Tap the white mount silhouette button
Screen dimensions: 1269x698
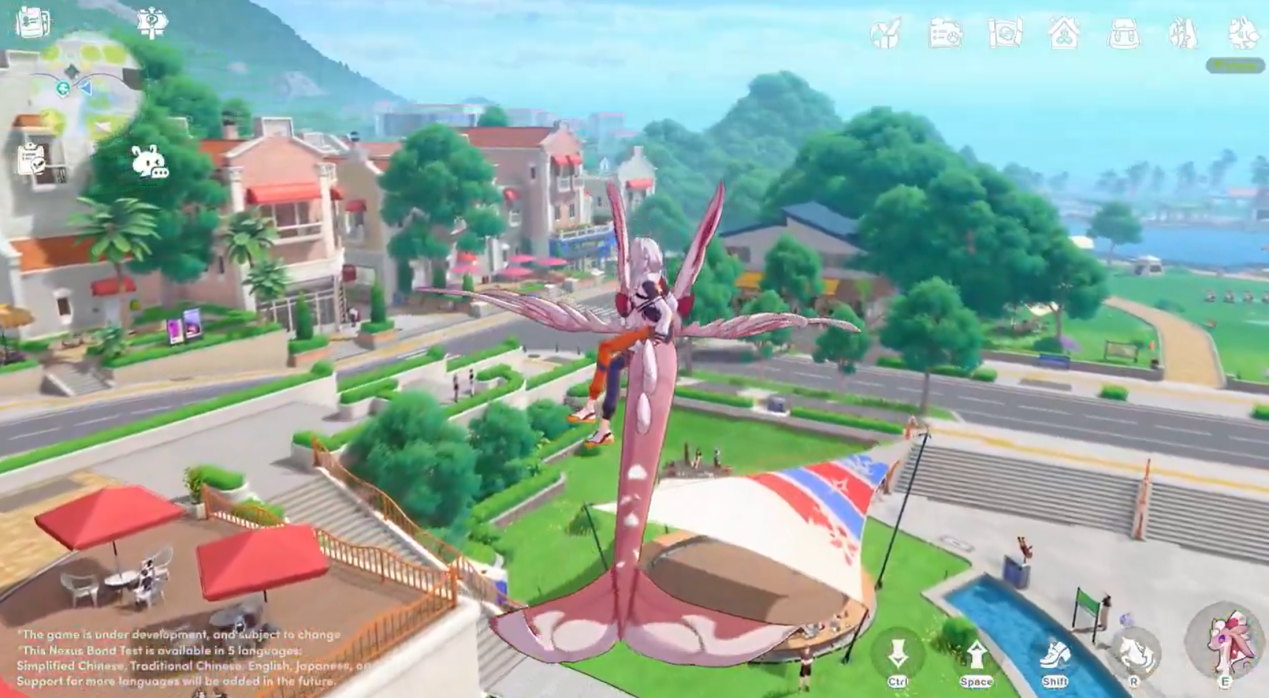[x=1135, y=653]
